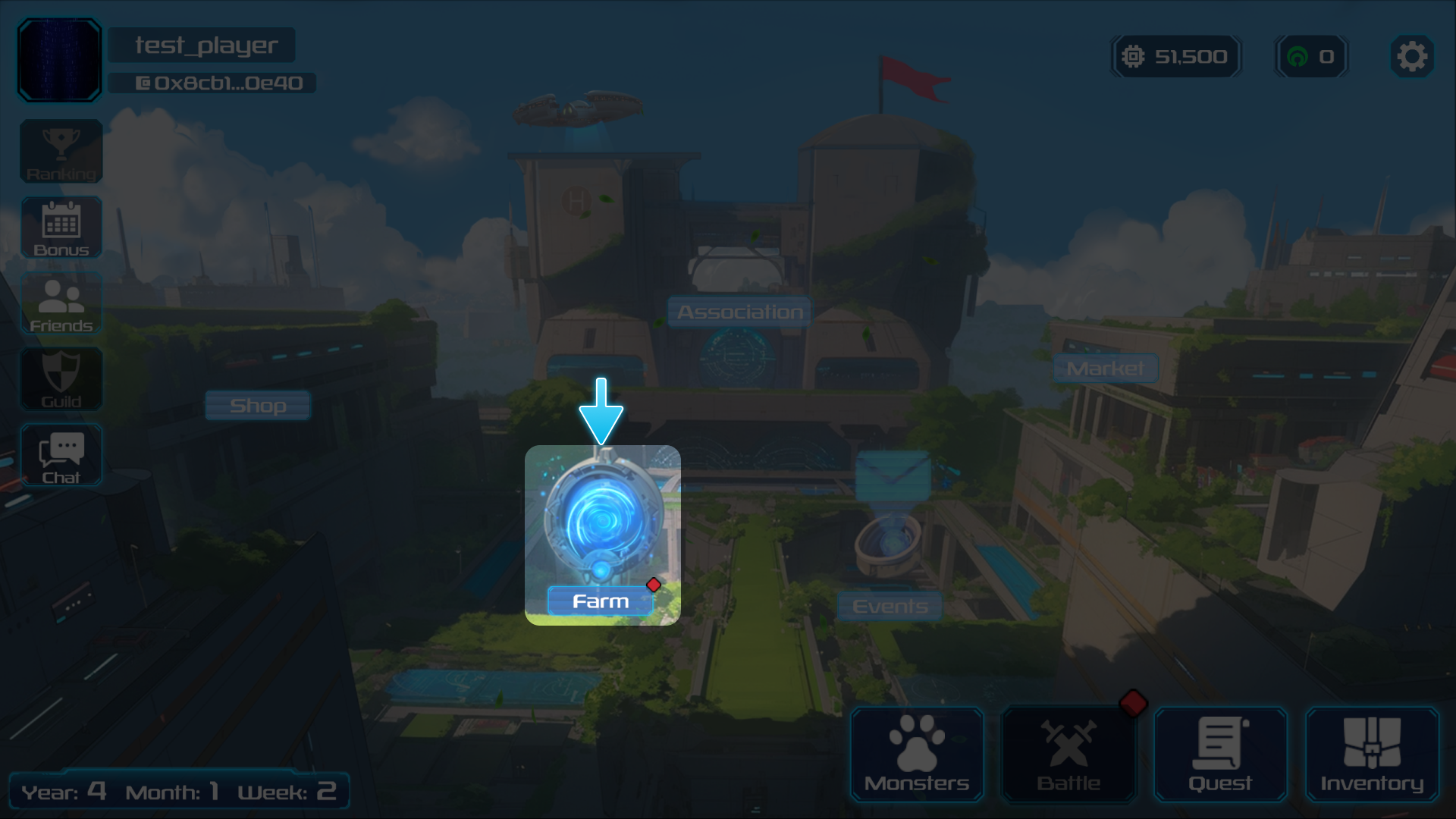Open the Ranking trophy menu
Screen dimensions: 1456x819
[x=61, y=152]
